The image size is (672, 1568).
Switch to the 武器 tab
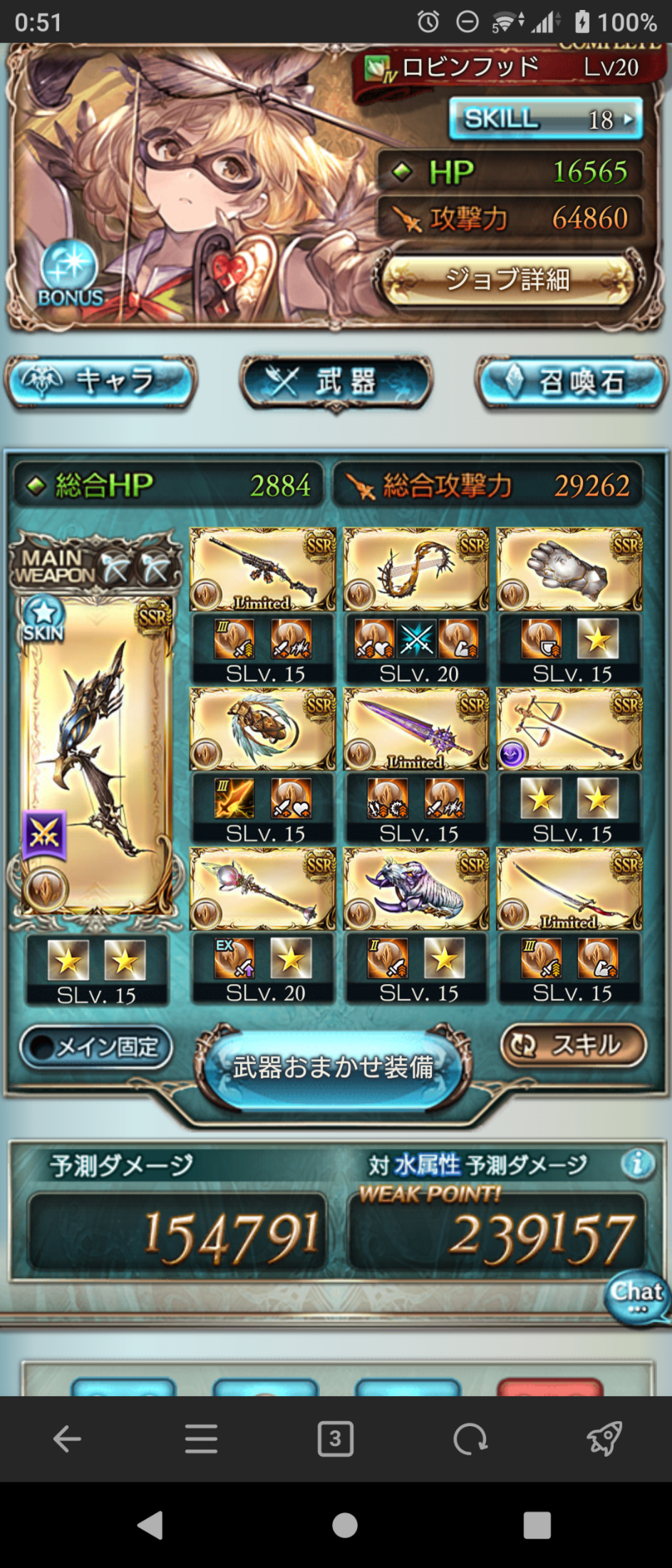(x=336, y=382)
